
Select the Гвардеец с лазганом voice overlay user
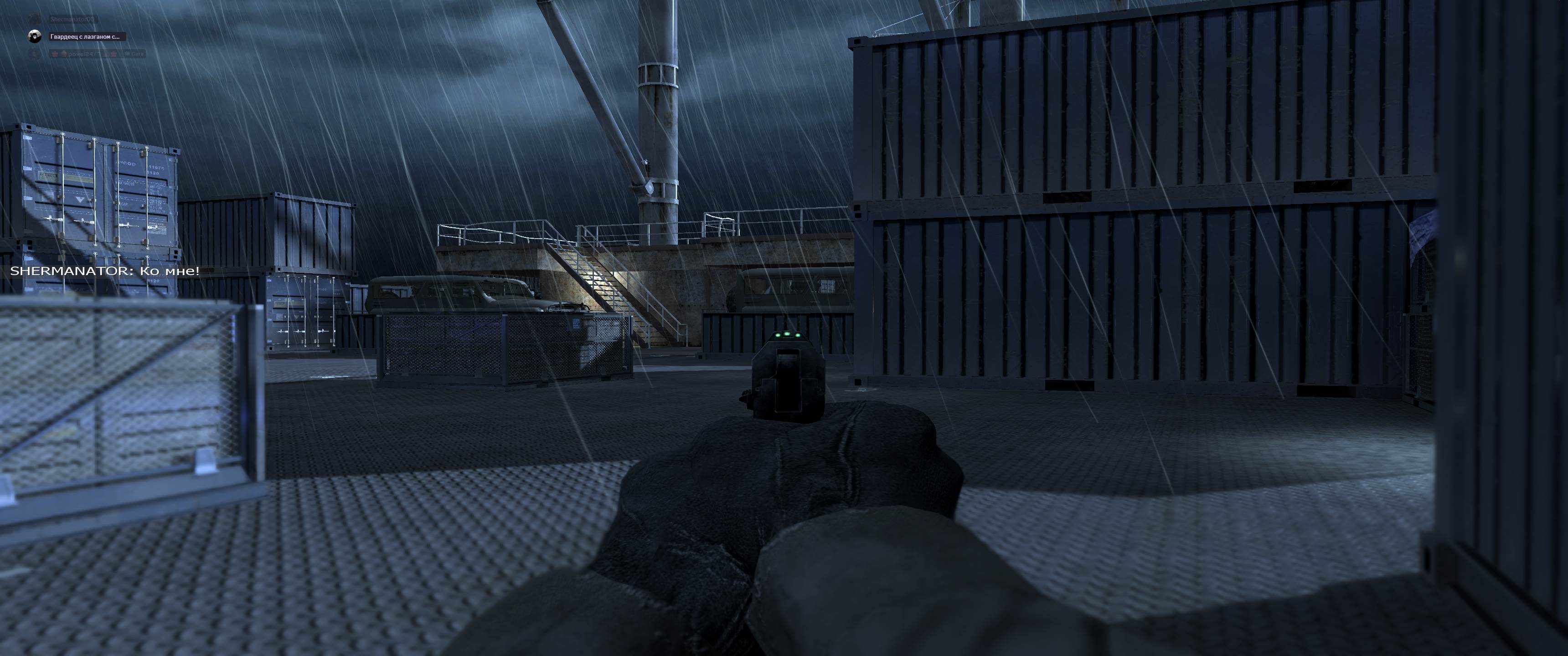tap(85, 36)
